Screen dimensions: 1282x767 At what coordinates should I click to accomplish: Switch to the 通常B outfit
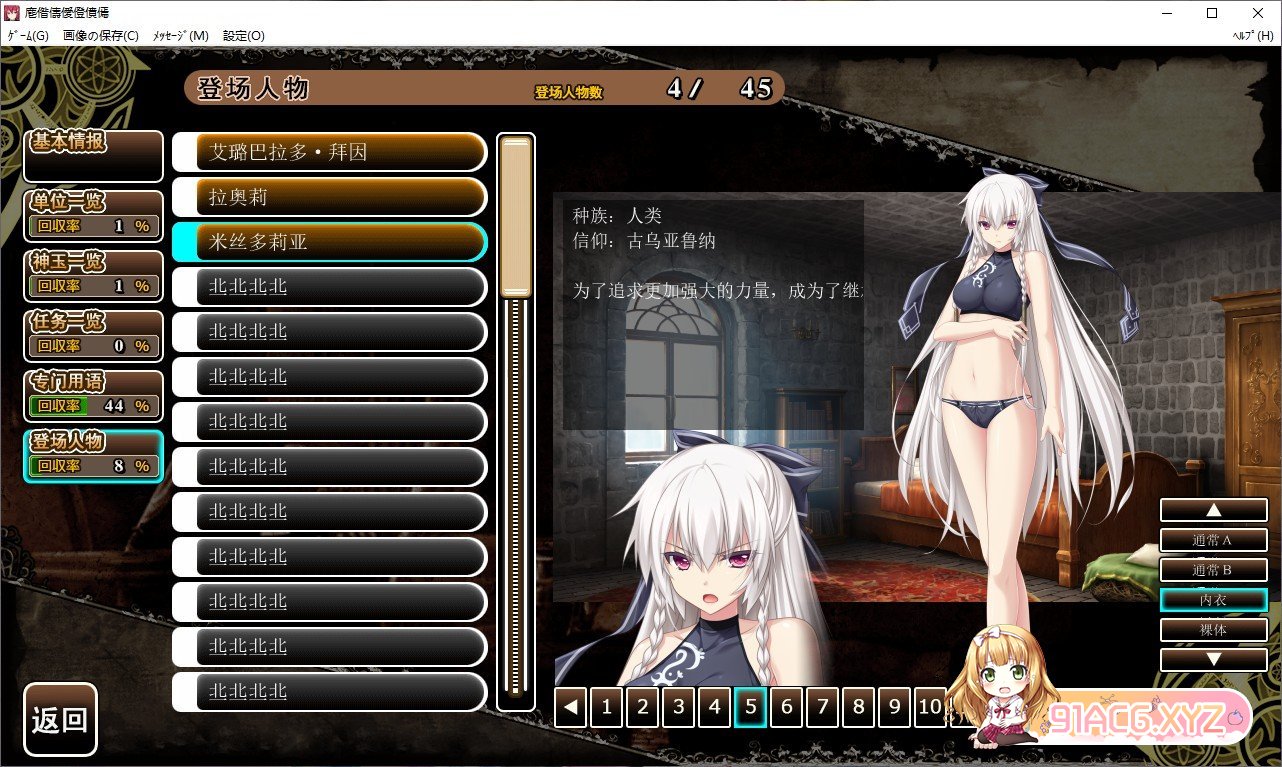click(x=1213, y=570)
